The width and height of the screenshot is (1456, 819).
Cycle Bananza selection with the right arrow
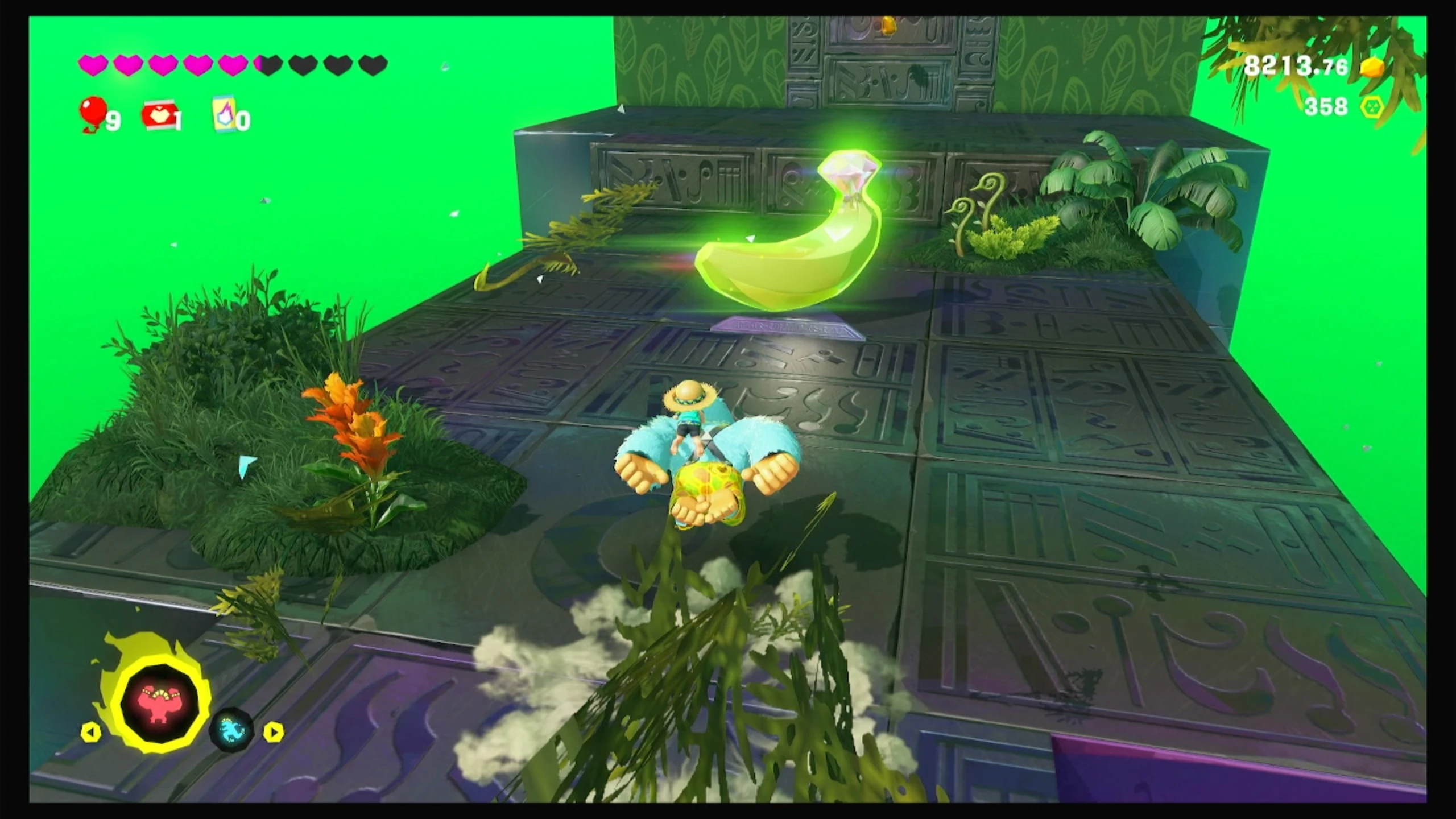point(274,731)
